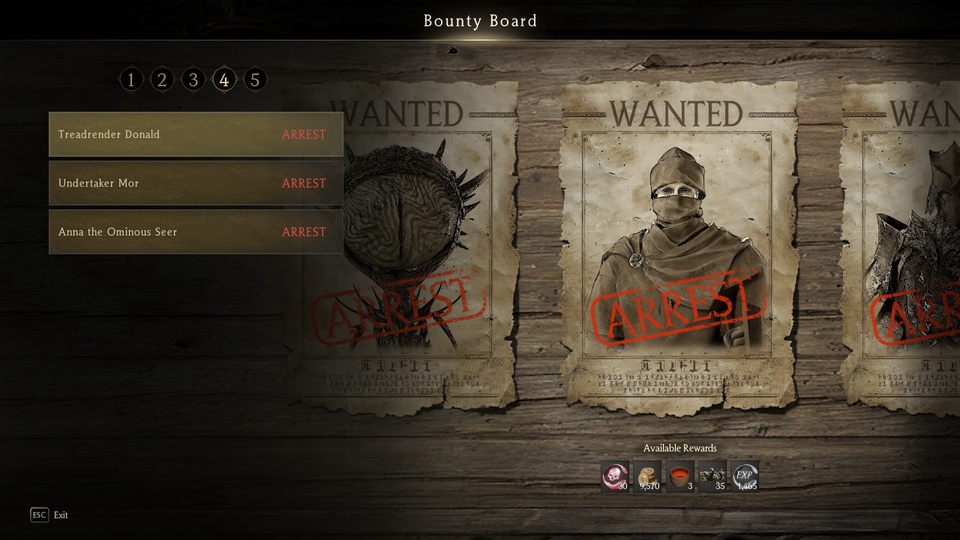
Task: Show bounty page 3
Action: (x=193, y=80)
